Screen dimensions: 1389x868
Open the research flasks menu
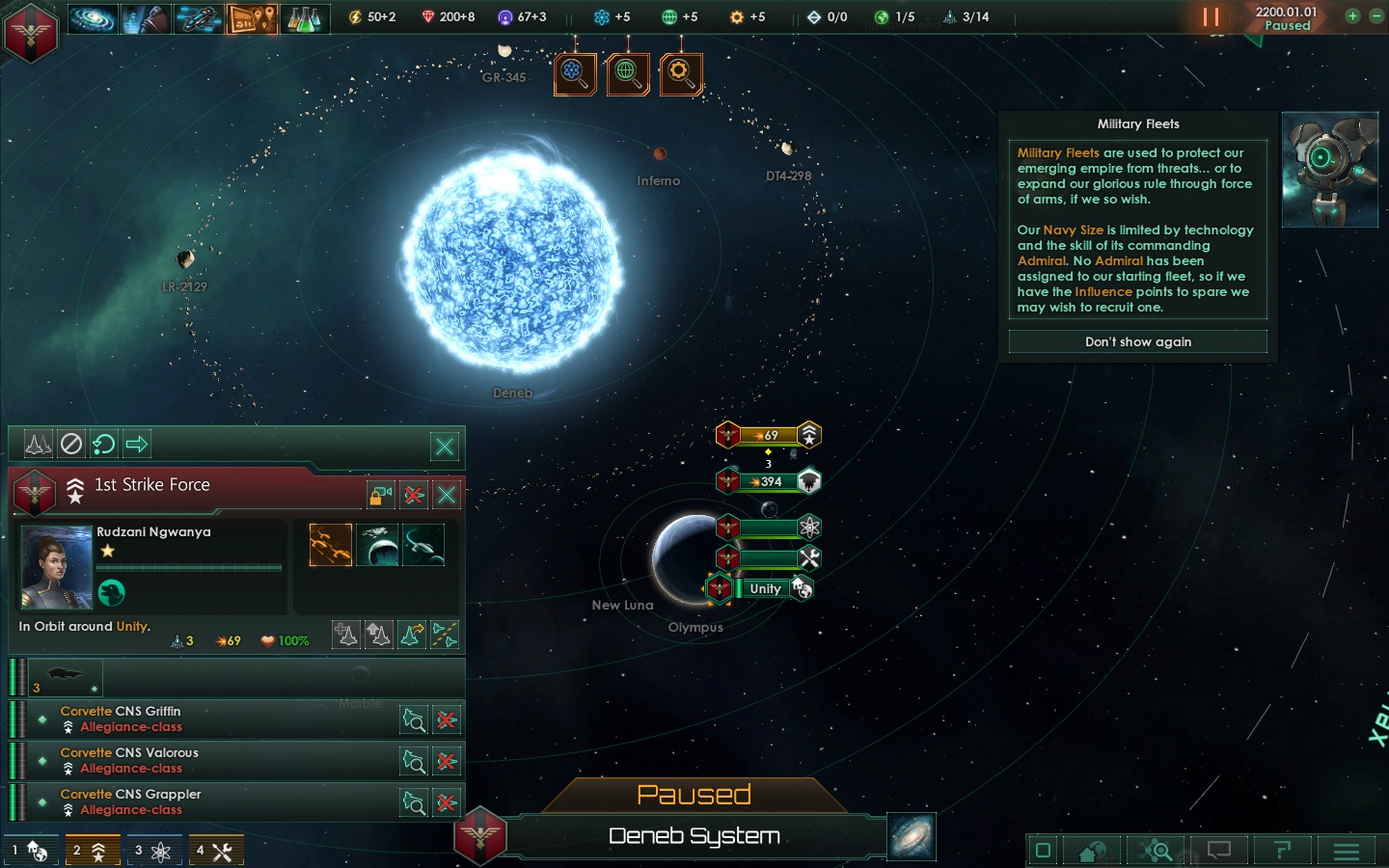click(x=304, y=18)
